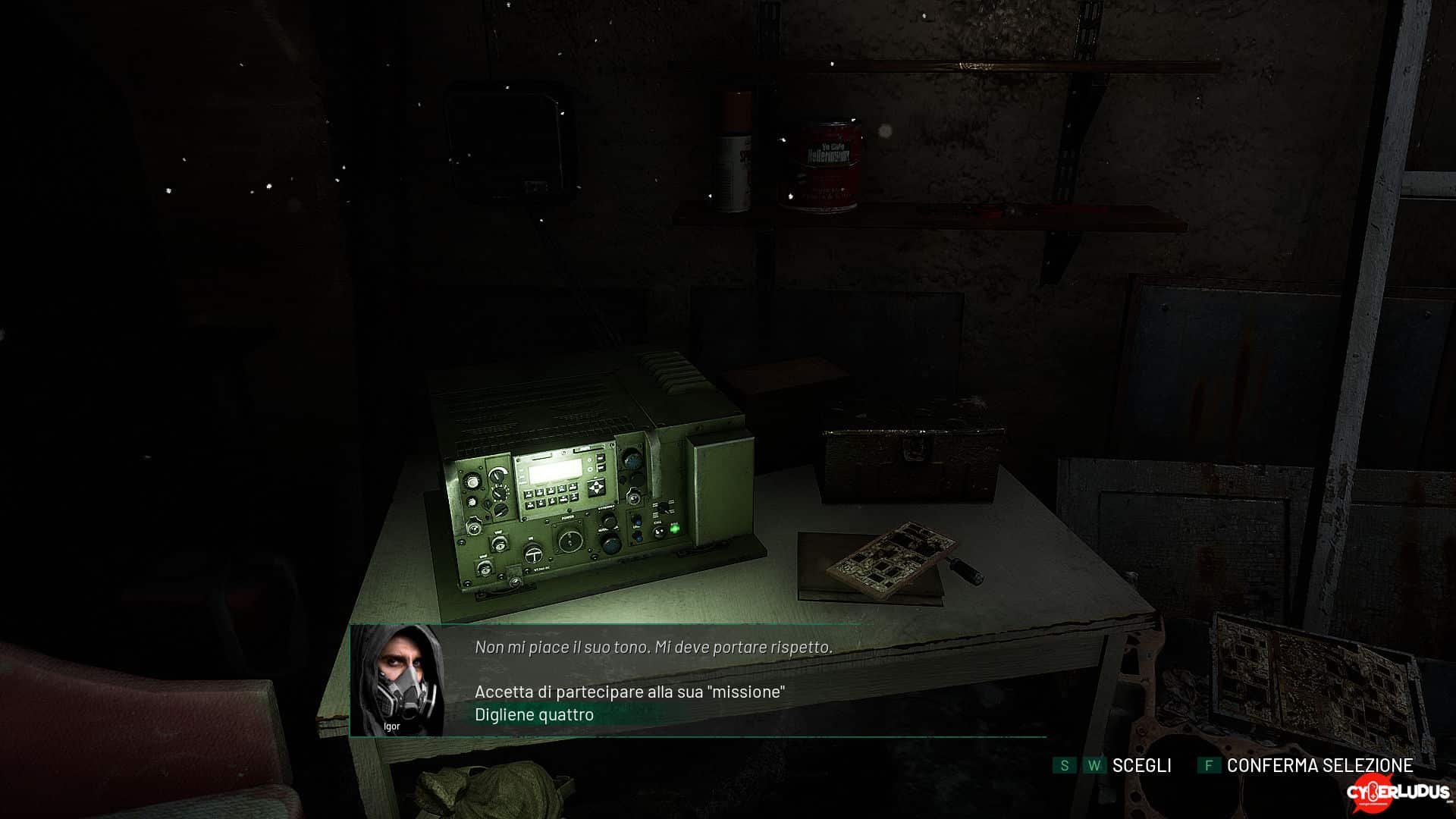Select the "Digliene quattro" dialogue option
Image resolution: width=1456 pixels, height=819 pixels.
coord(534,714)
